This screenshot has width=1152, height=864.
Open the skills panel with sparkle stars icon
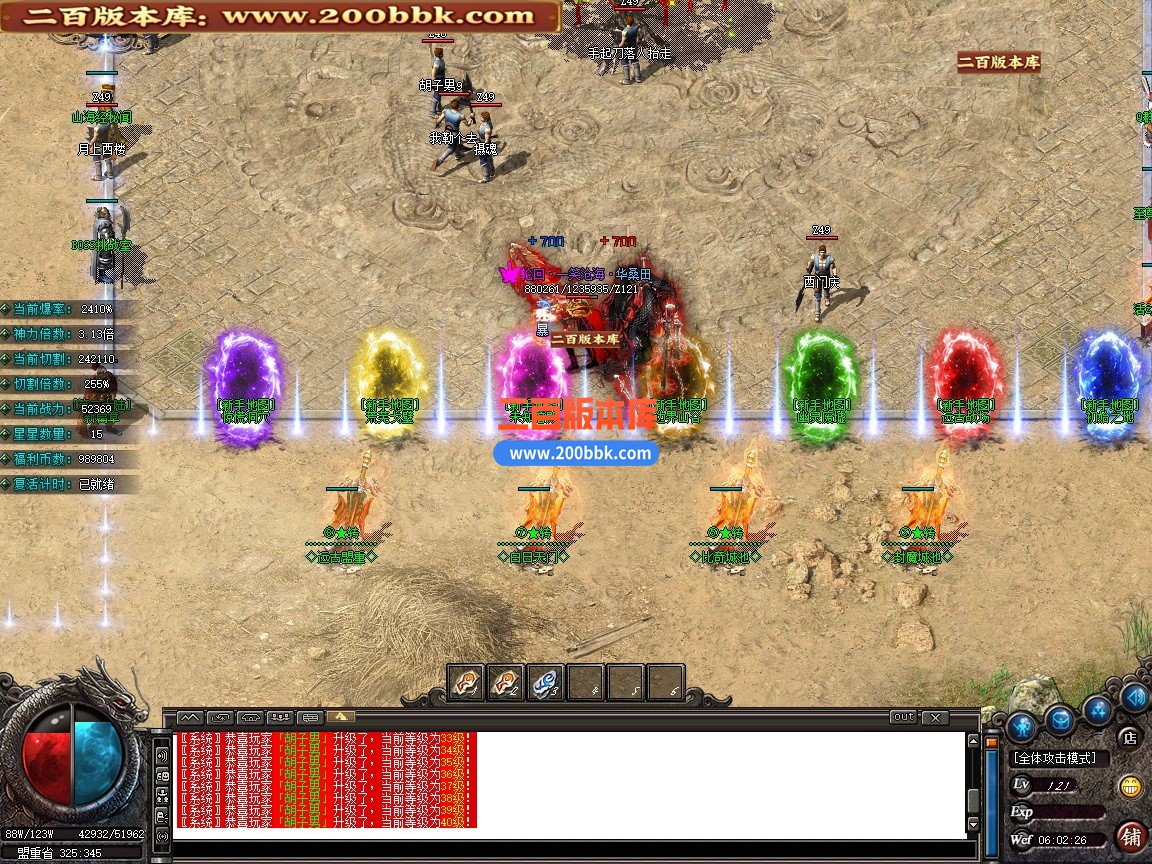pyautogui.click(x=1098, y=710)
